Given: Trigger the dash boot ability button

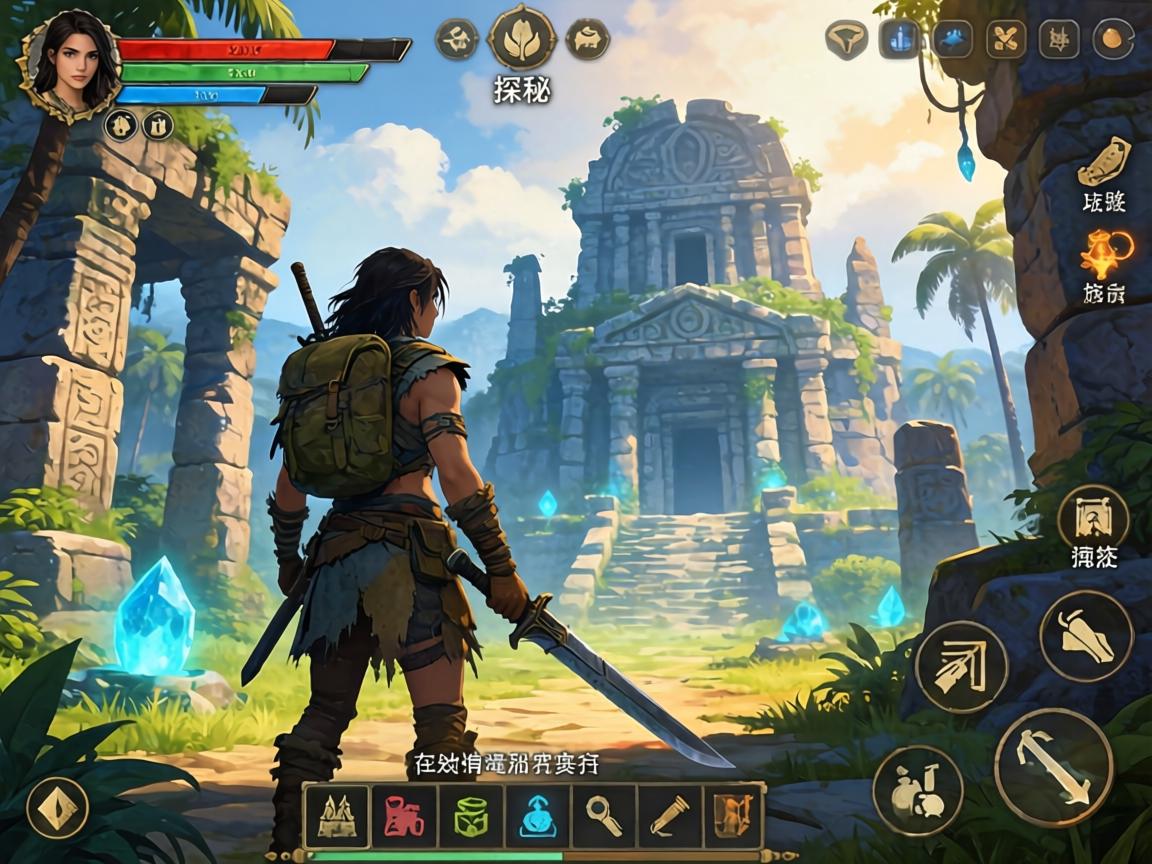Looking at the screenshot, I should point(1086,637).
